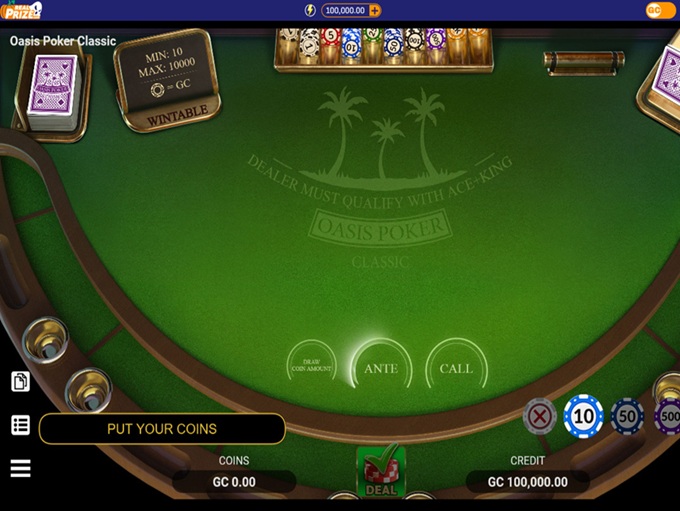The height and width of the screenshot is (511, 680).
Task: Pick the purple 500 chip
Action: coord(668,416)
